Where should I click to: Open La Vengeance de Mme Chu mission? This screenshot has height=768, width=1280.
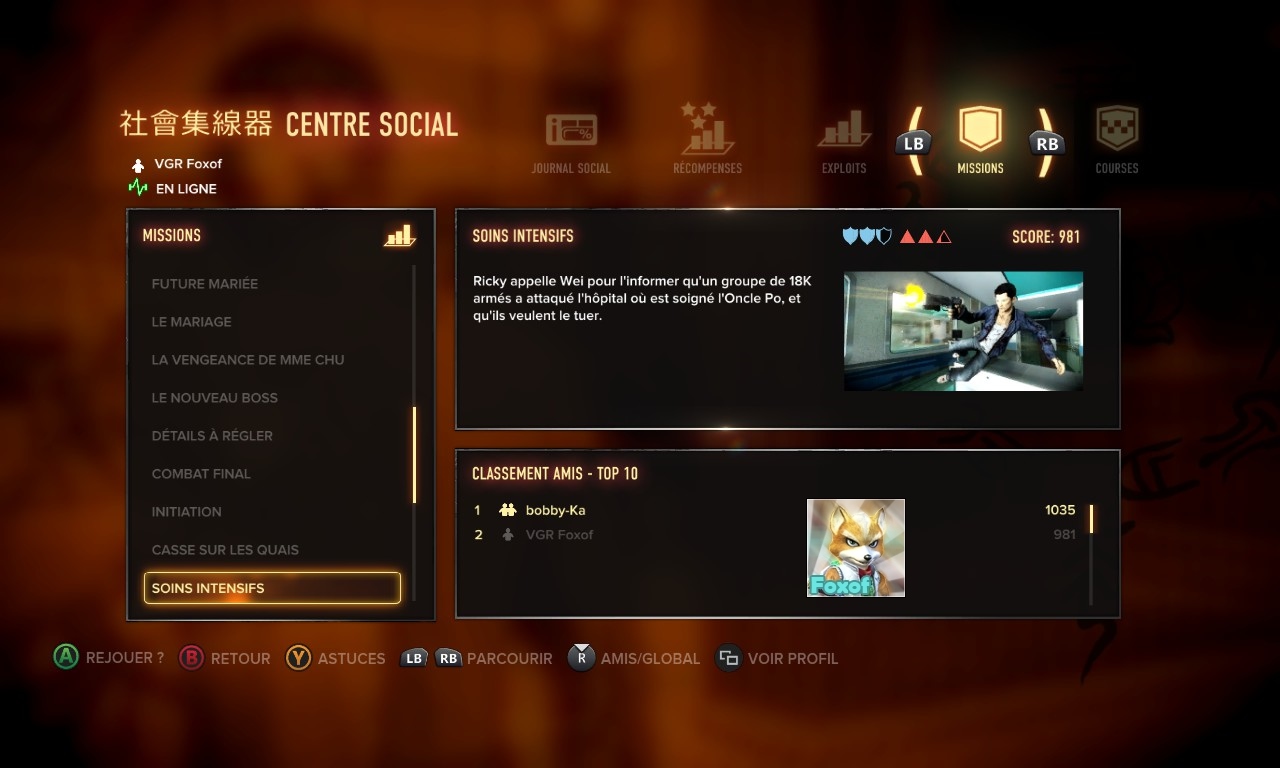pyautogui.click(x=247, y=360)
